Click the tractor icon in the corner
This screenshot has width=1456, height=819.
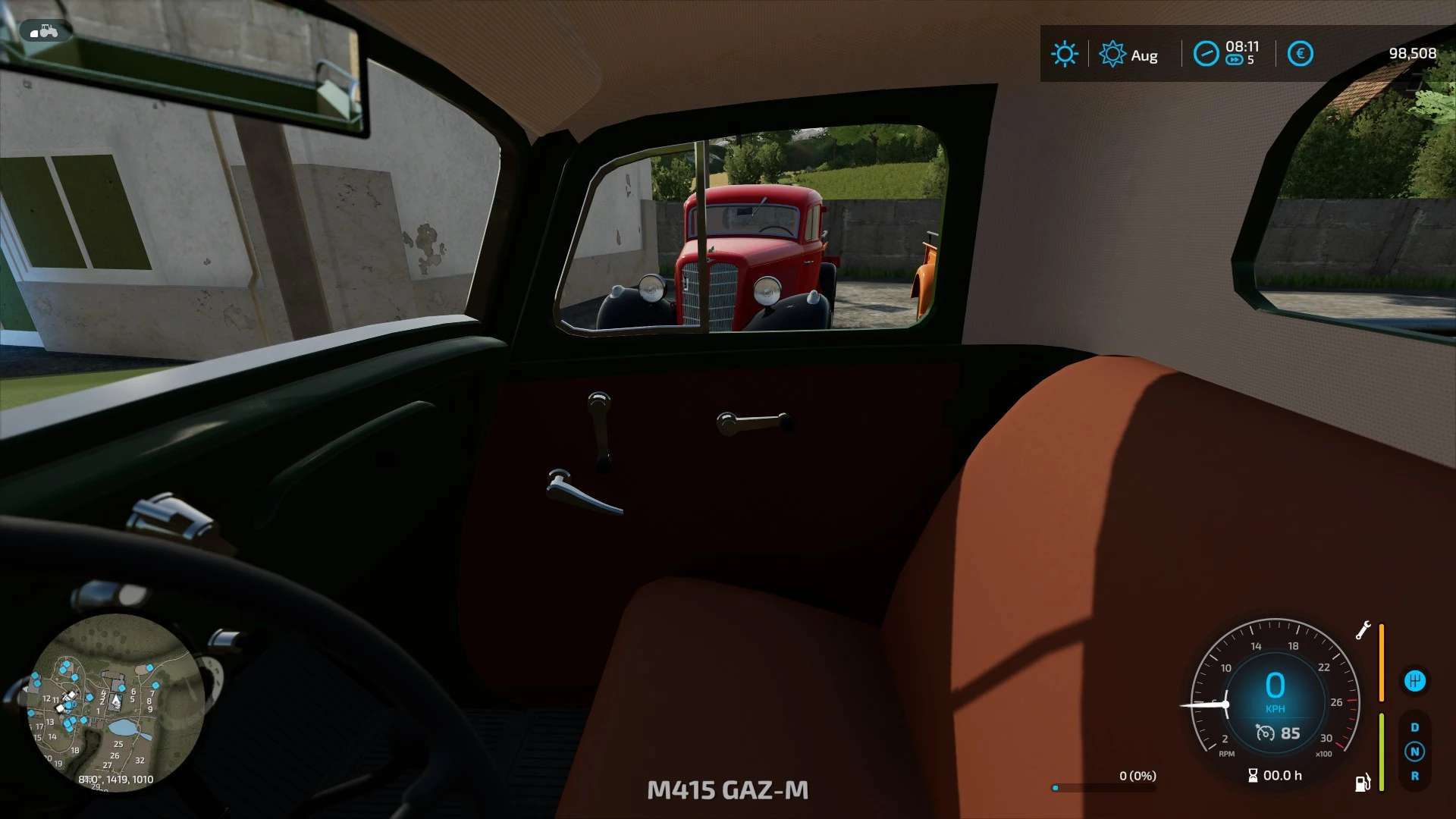tap(45, 31)
